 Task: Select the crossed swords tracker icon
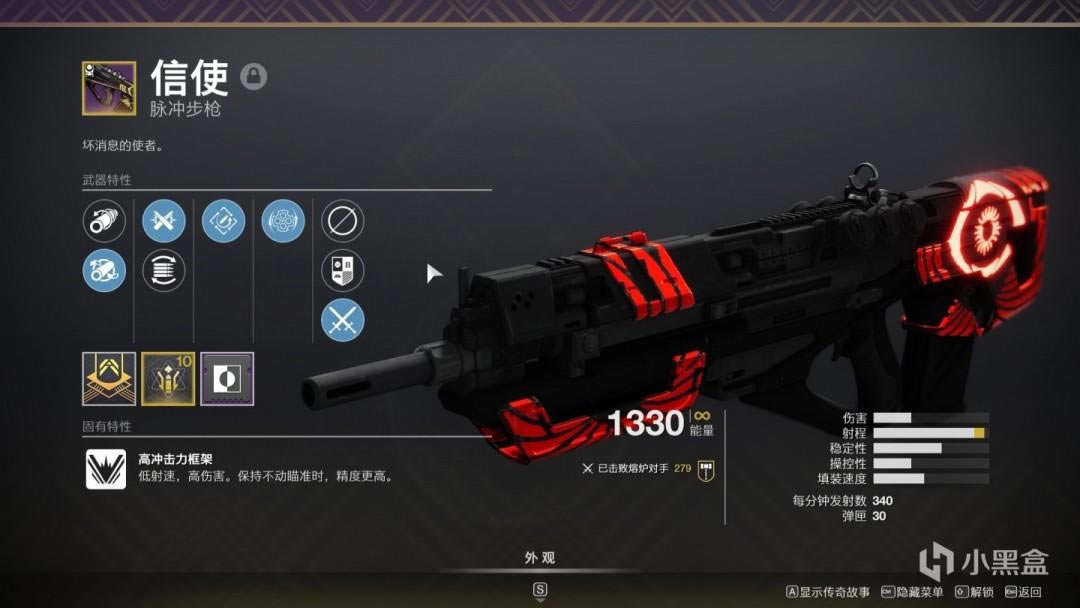click(342, 320)
